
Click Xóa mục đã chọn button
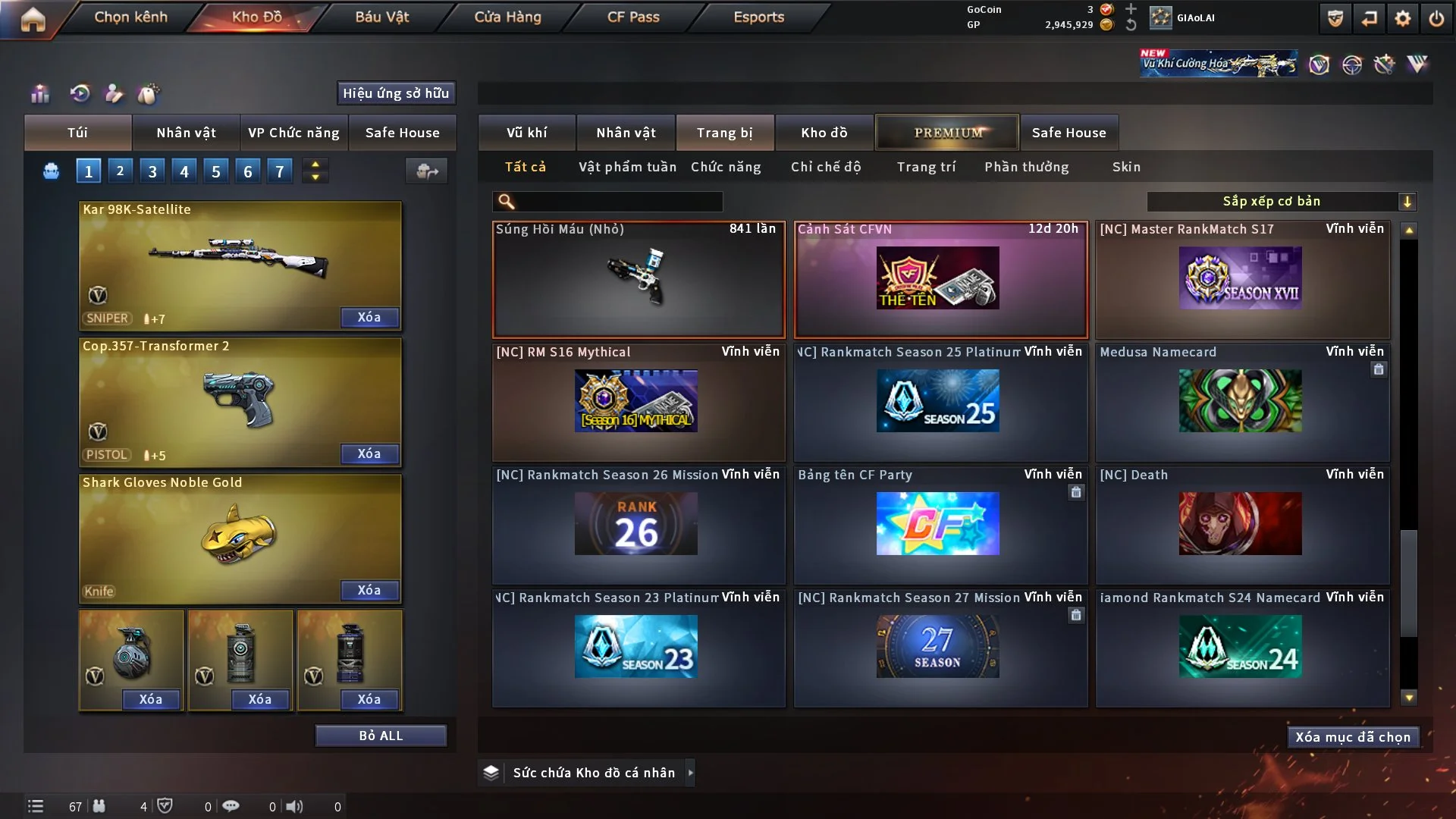(x=1353, y=737)
